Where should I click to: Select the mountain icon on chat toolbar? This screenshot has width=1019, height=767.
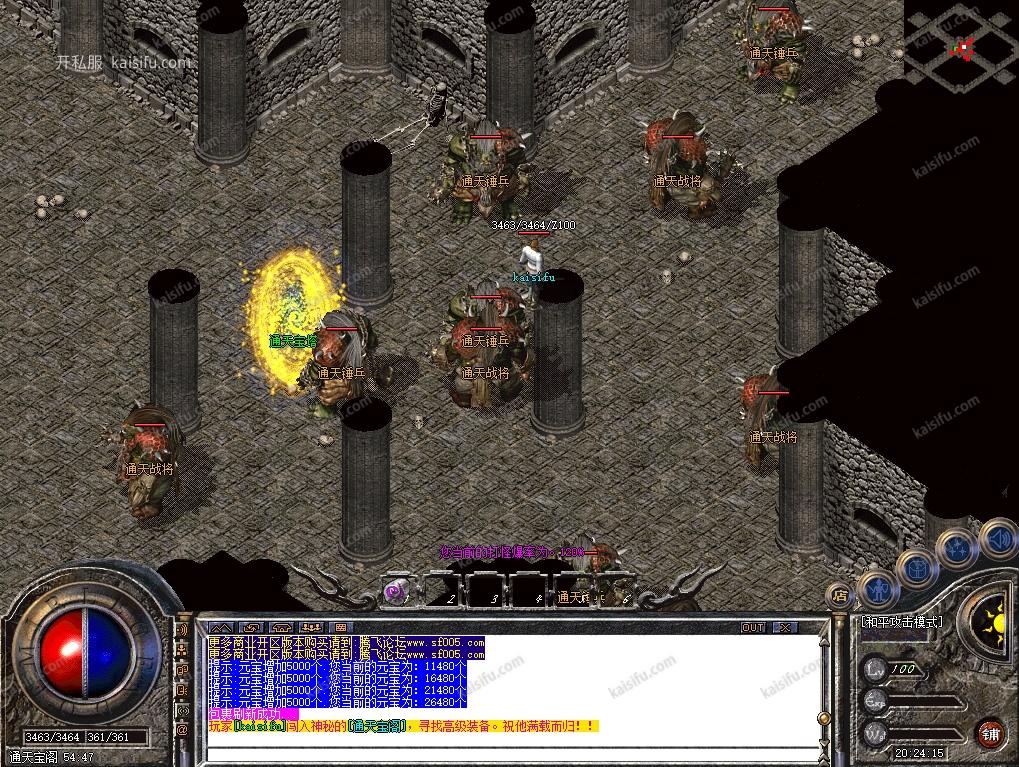(x=220, y=627)
